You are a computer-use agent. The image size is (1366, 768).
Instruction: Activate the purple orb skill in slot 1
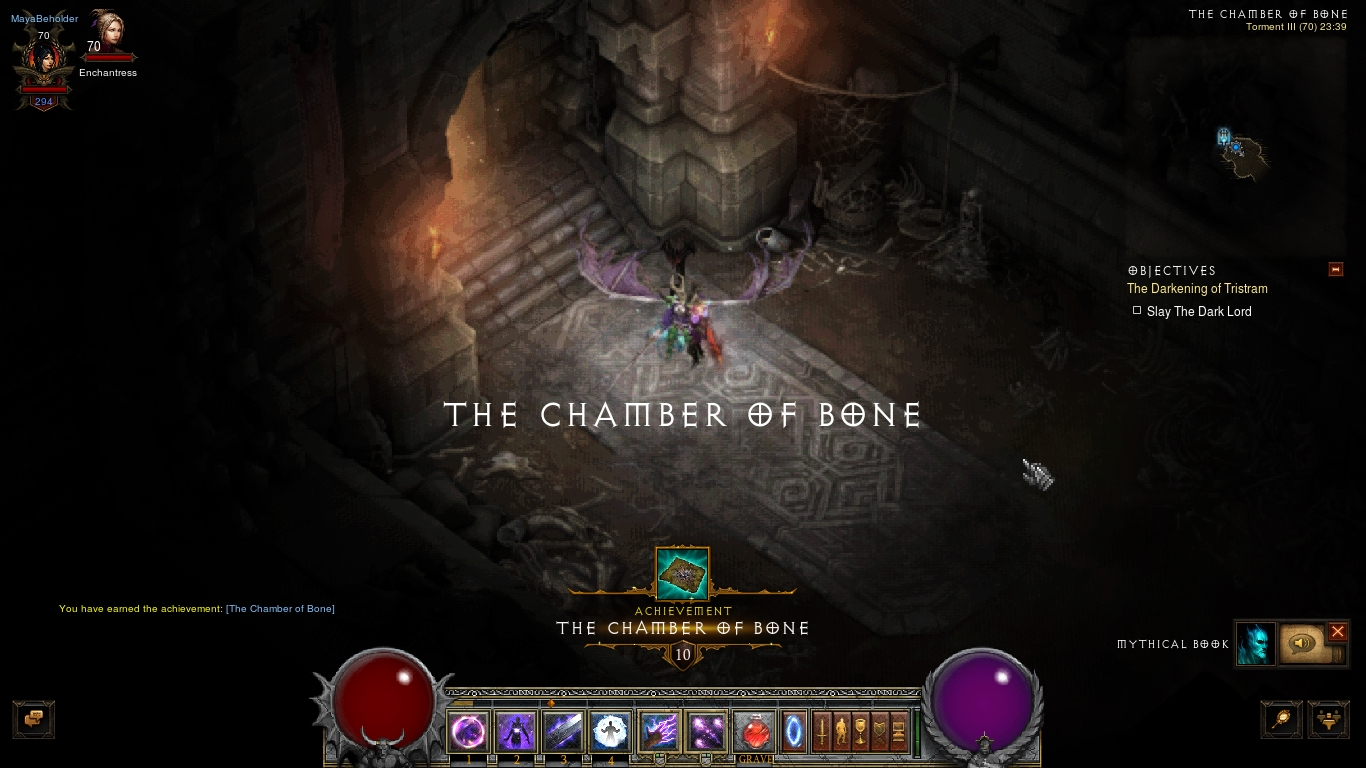[468, 732]
